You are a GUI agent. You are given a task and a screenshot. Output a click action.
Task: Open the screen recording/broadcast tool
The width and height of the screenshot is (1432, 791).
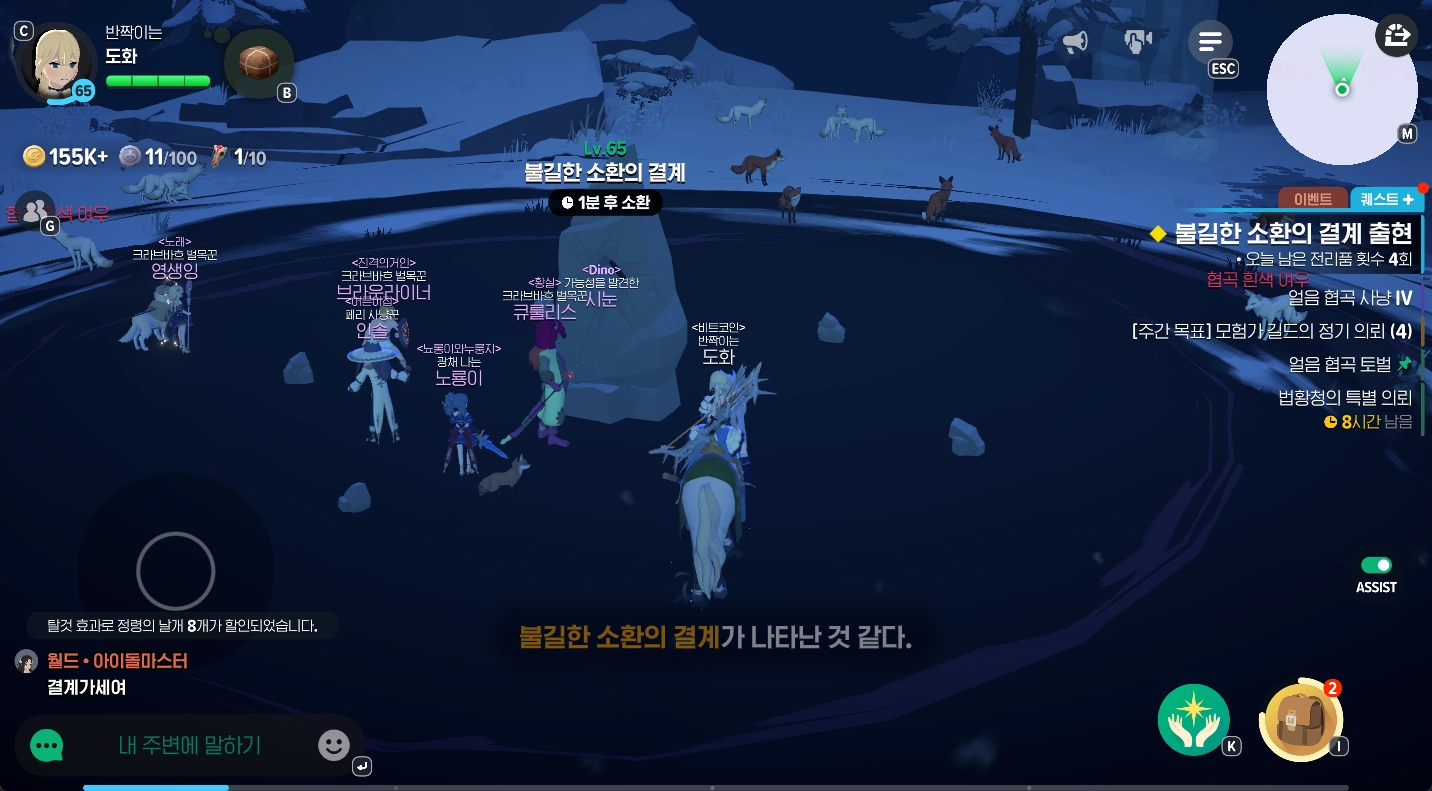1139,41
